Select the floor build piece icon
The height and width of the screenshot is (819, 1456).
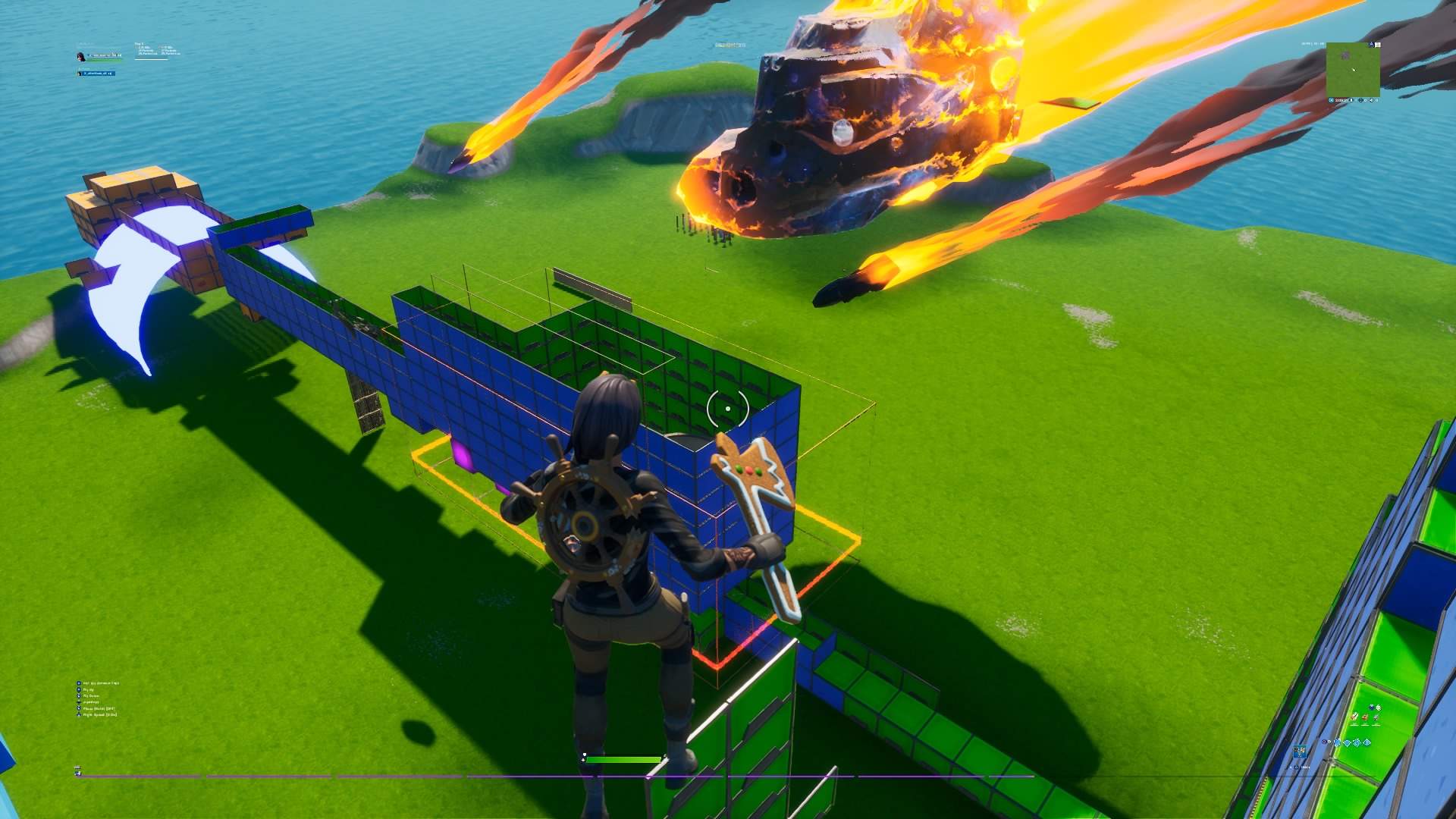pyautogui.click(x=1348, y=743)
